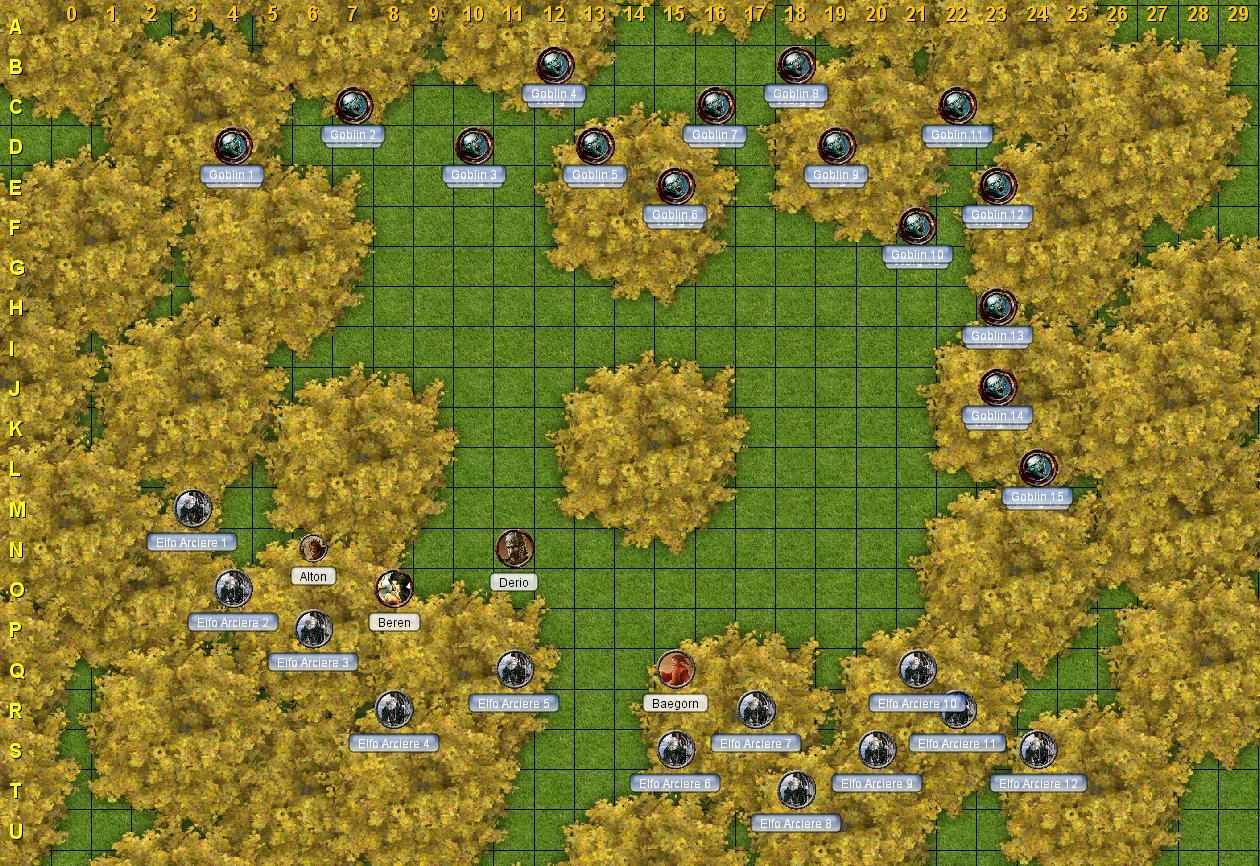Select the Goblin 1 token

pyautogui.click(x=233, y=146)
